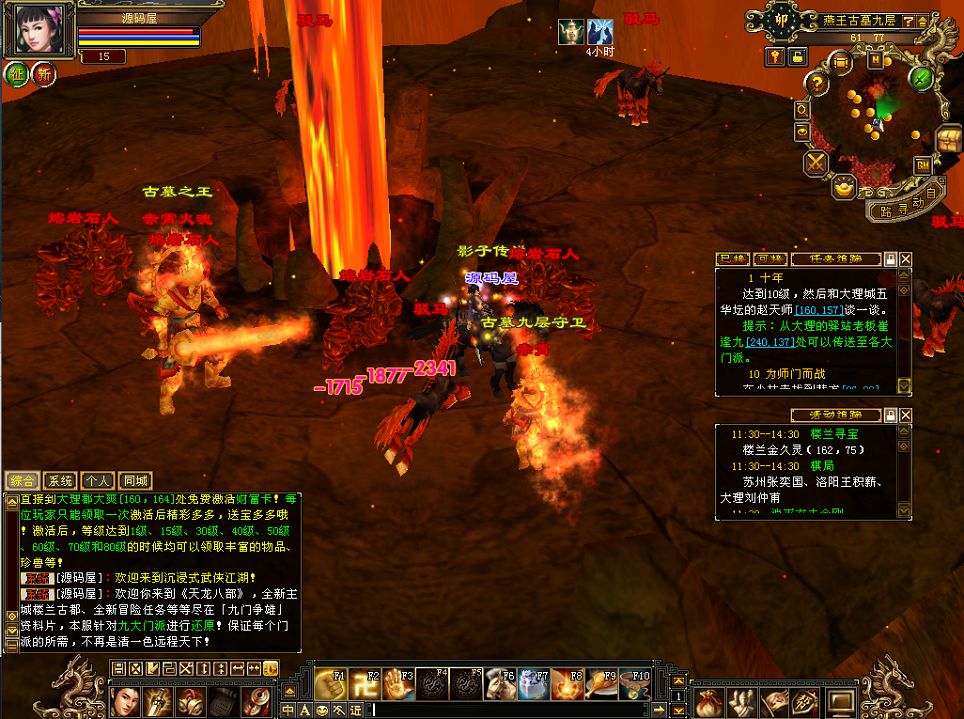Open the 已接 accepted quests tab
This screenshot has width=964, height=719.
(x=733, y=259)
